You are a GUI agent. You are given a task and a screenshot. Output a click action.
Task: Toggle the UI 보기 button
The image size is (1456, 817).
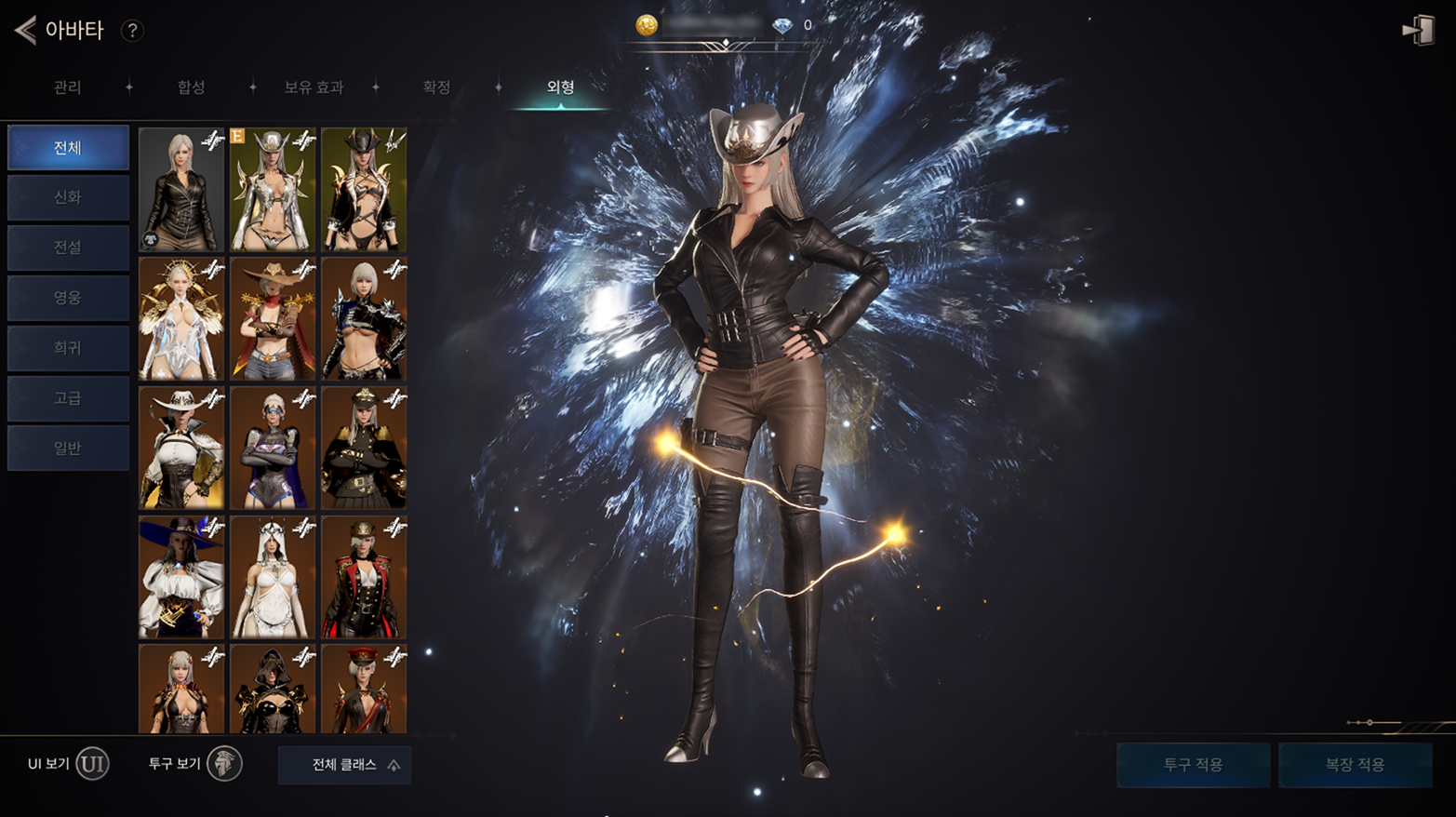coord(92,764)
